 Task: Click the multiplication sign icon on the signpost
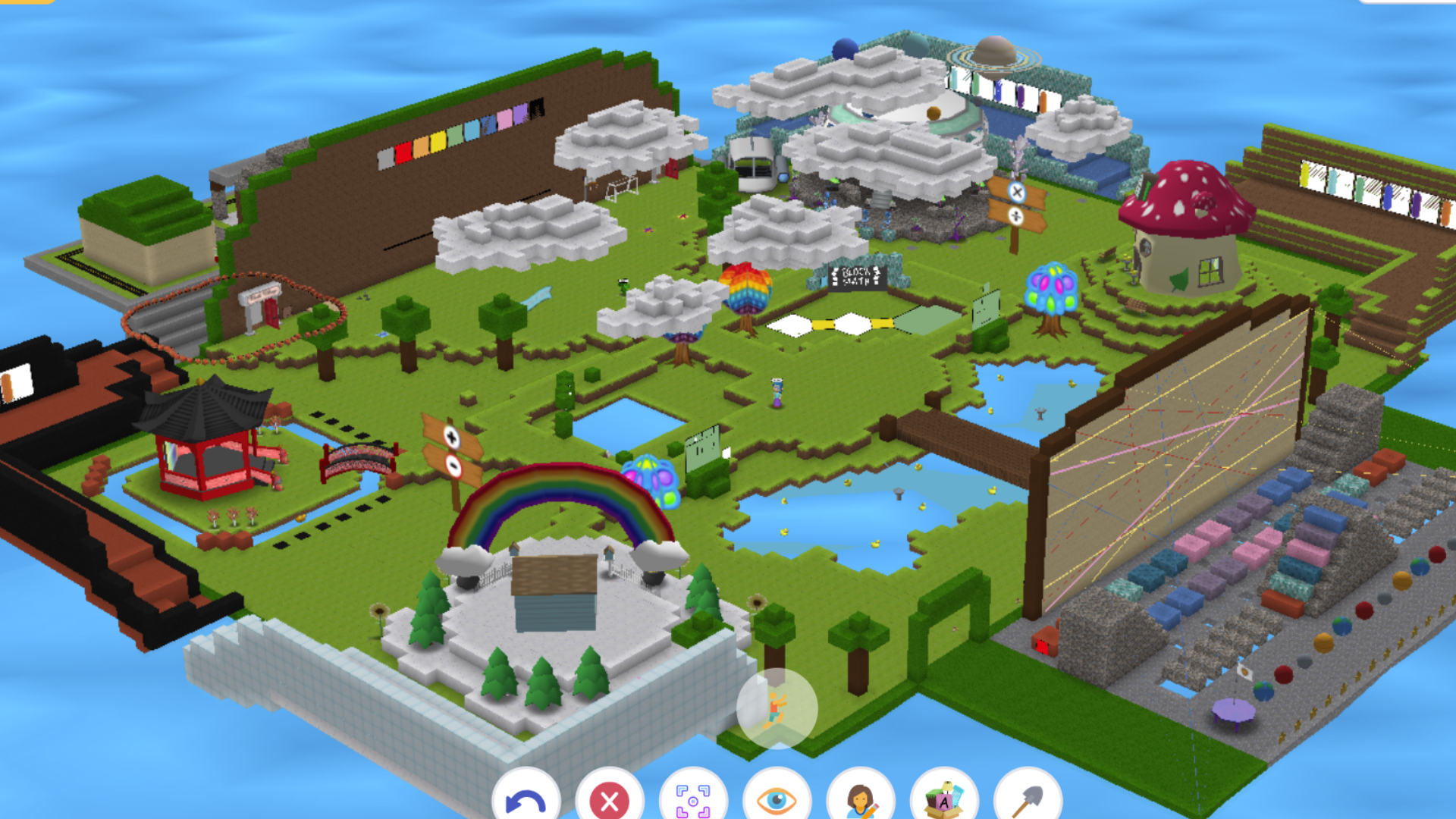pos(1018,192)
